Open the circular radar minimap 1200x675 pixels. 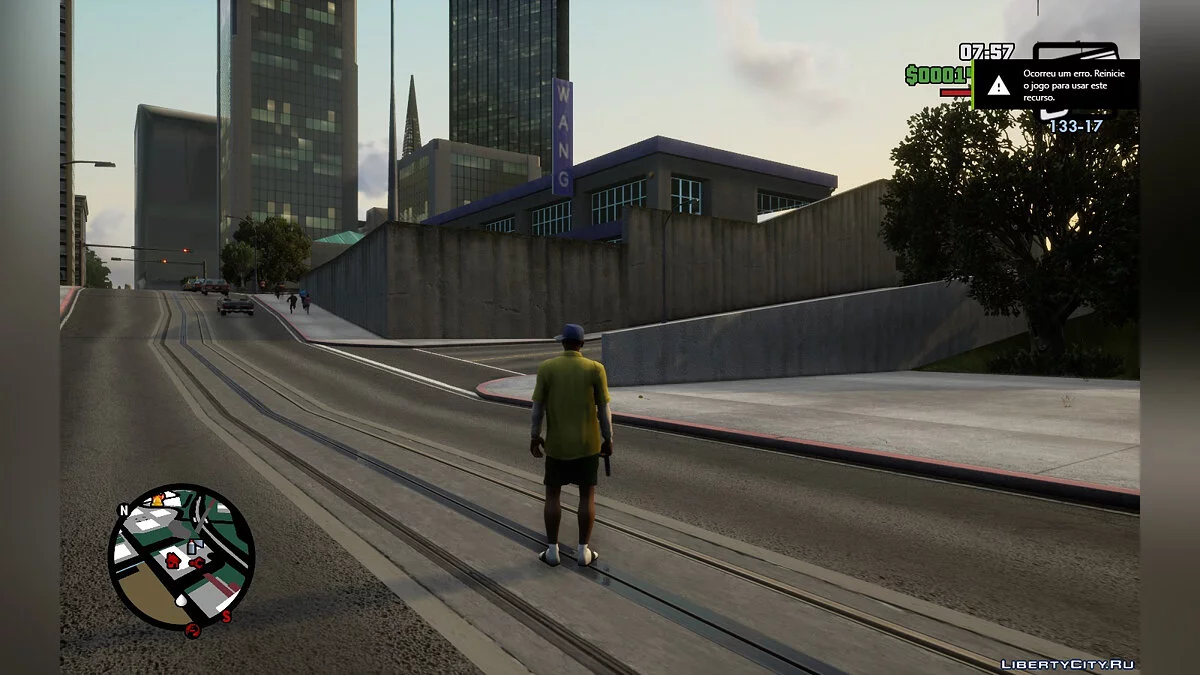(x=181, y=557)
